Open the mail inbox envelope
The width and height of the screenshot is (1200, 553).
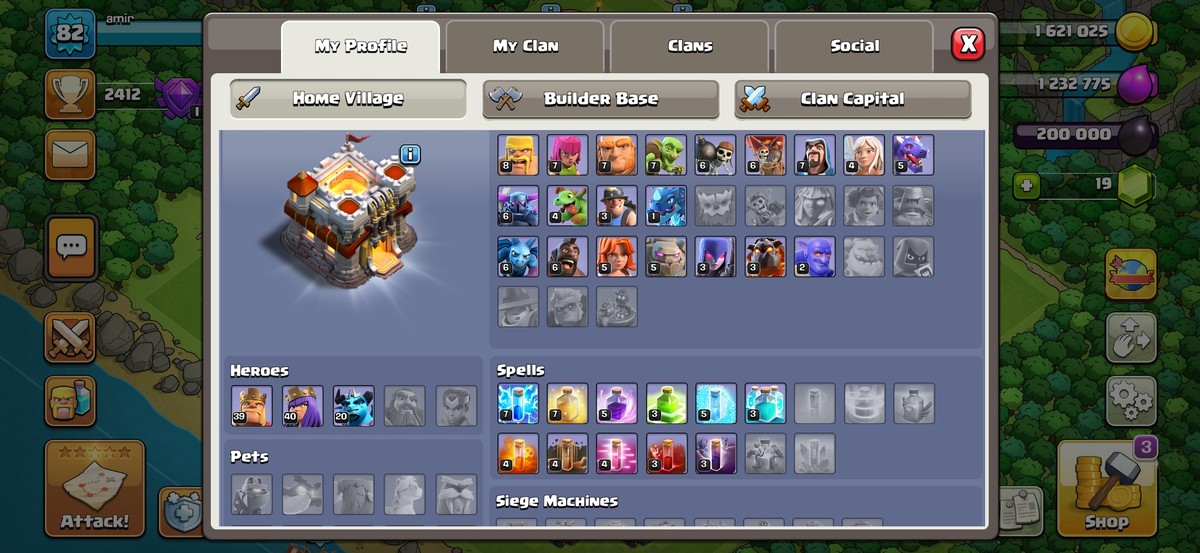[70, 155]
